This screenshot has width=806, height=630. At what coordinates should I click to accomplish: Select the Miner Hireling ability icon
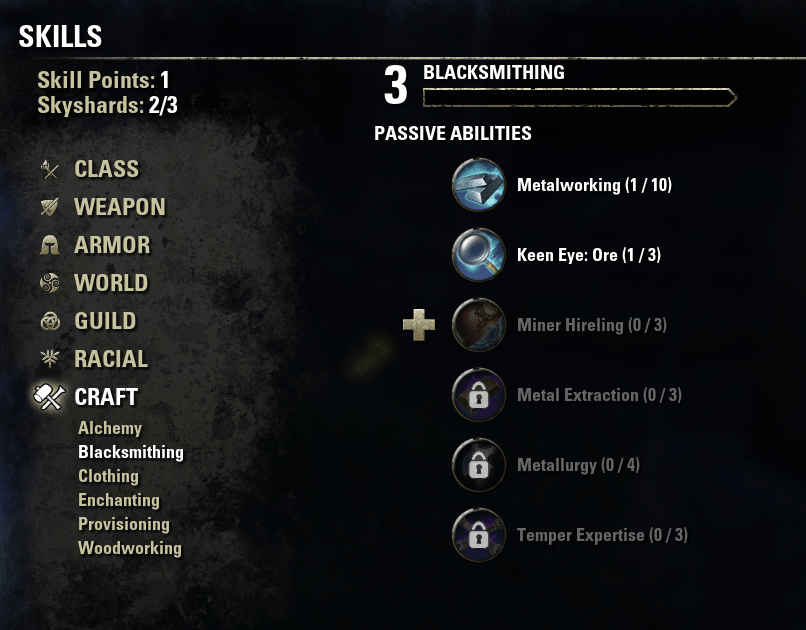478,325
